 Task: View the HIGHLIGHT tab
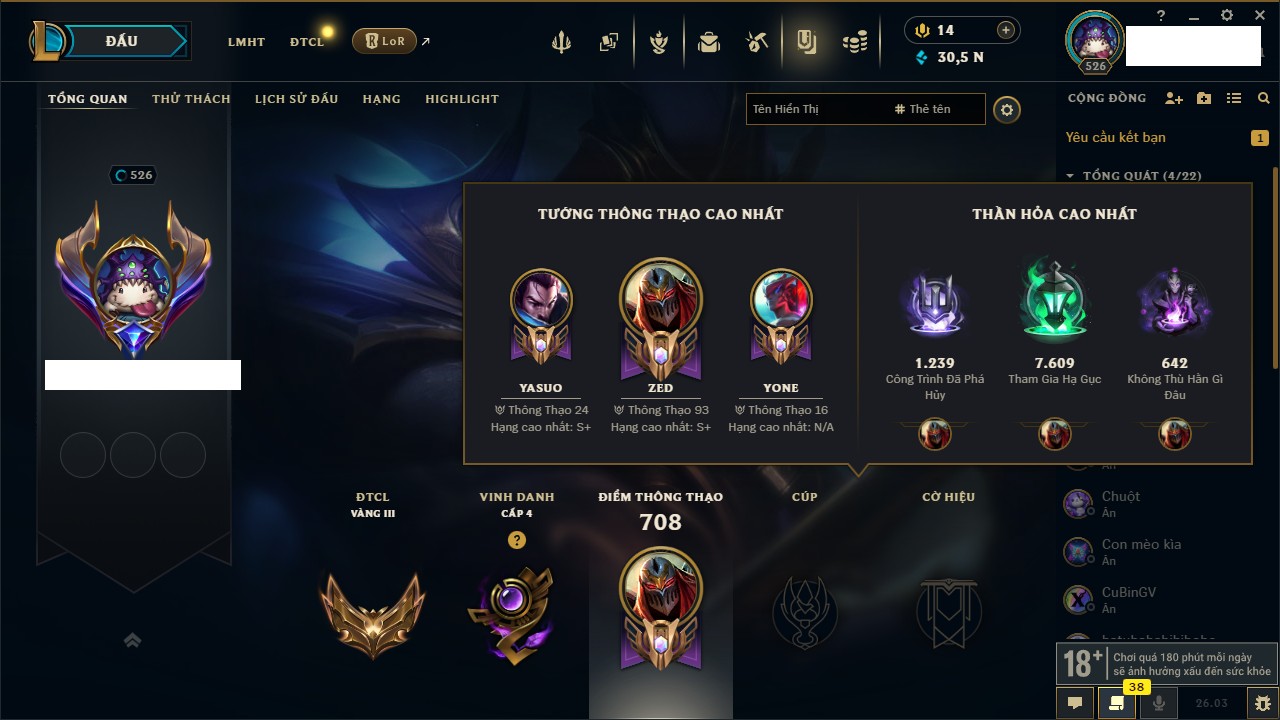click(x=461, y=99)
